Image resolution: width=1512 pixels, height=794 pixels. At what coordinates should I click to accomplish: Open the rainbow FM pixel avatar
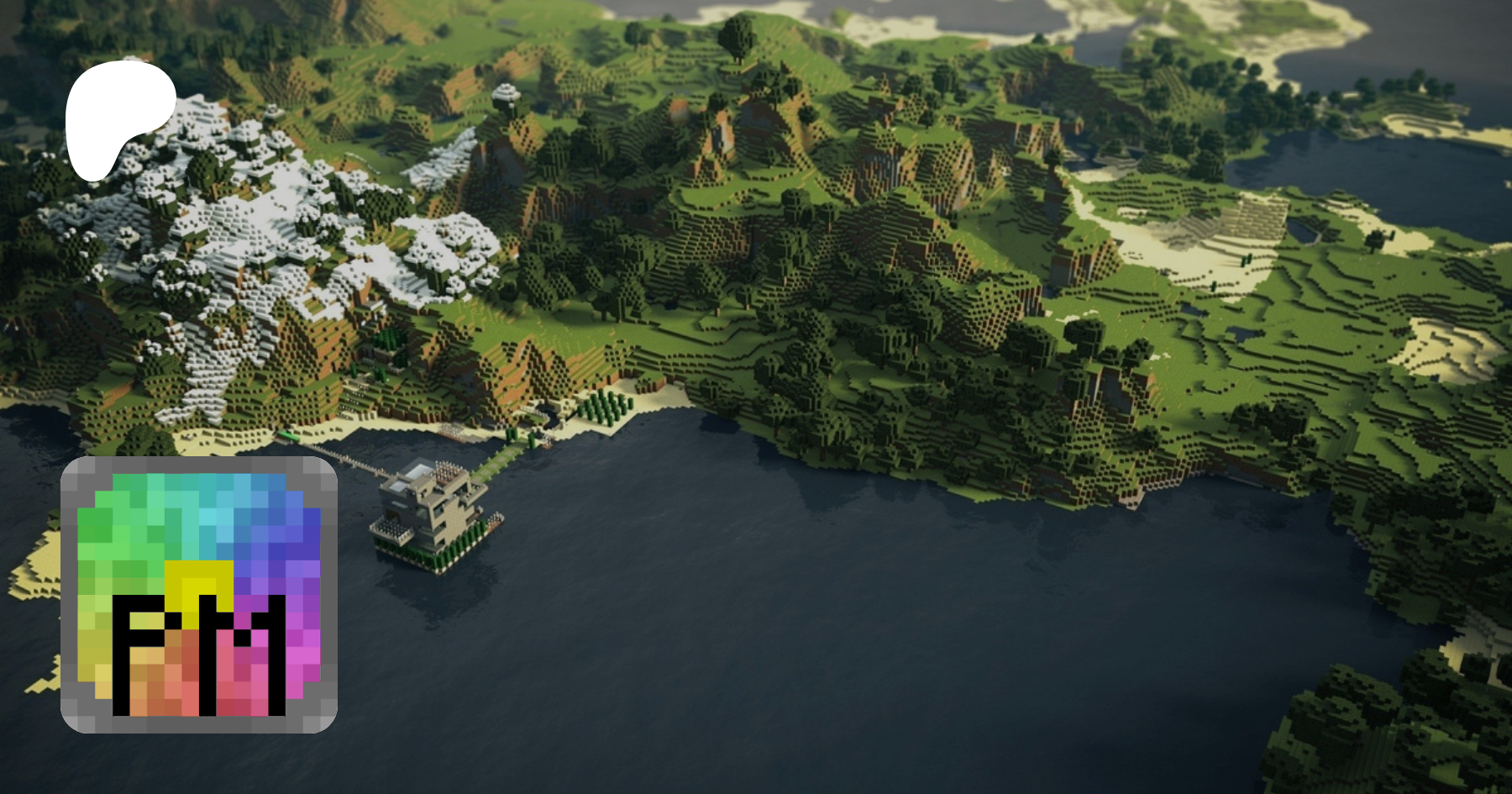(x=199, y=595)
